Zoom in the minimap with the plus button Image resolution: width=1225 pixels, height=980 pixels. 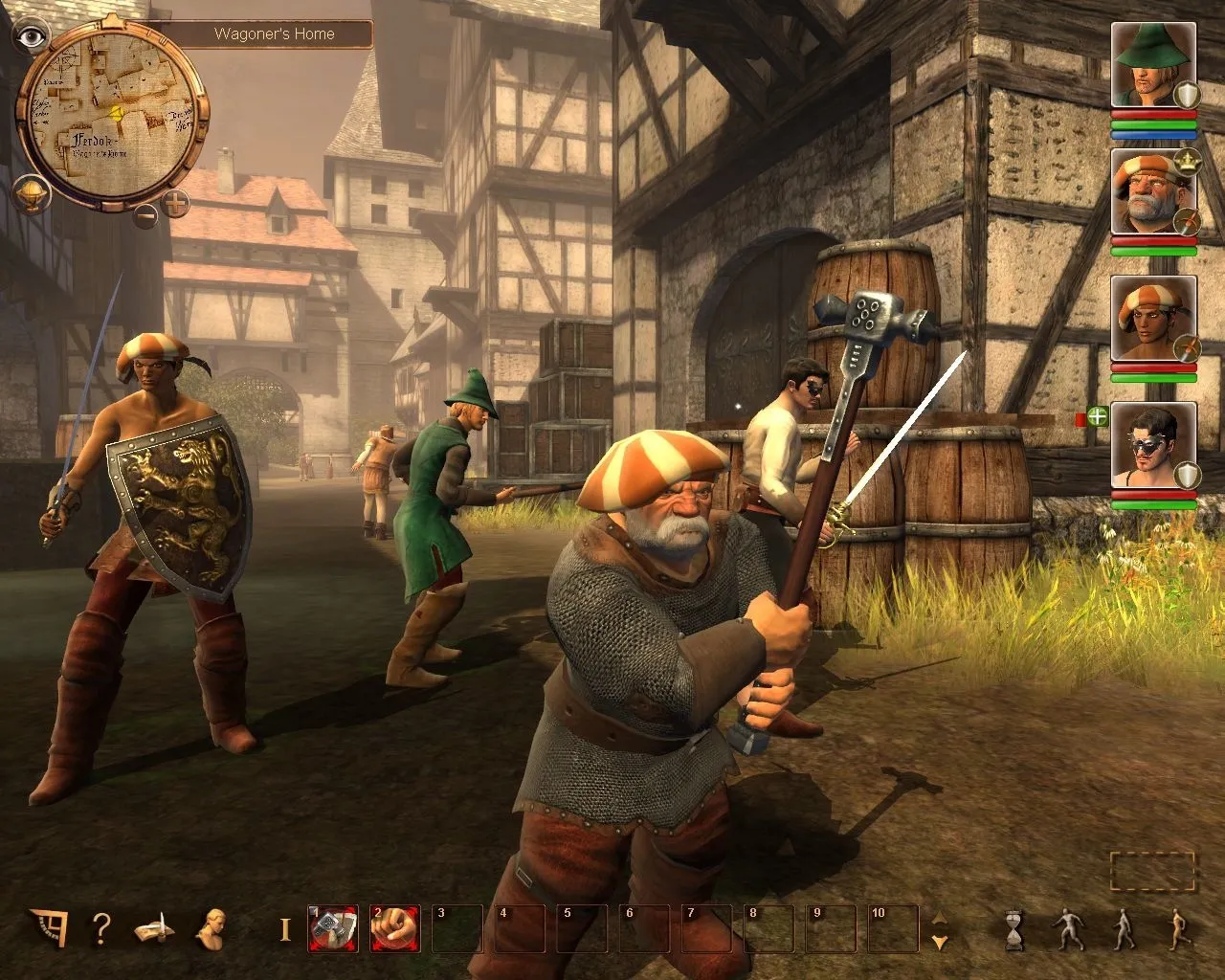coord(175,203)
